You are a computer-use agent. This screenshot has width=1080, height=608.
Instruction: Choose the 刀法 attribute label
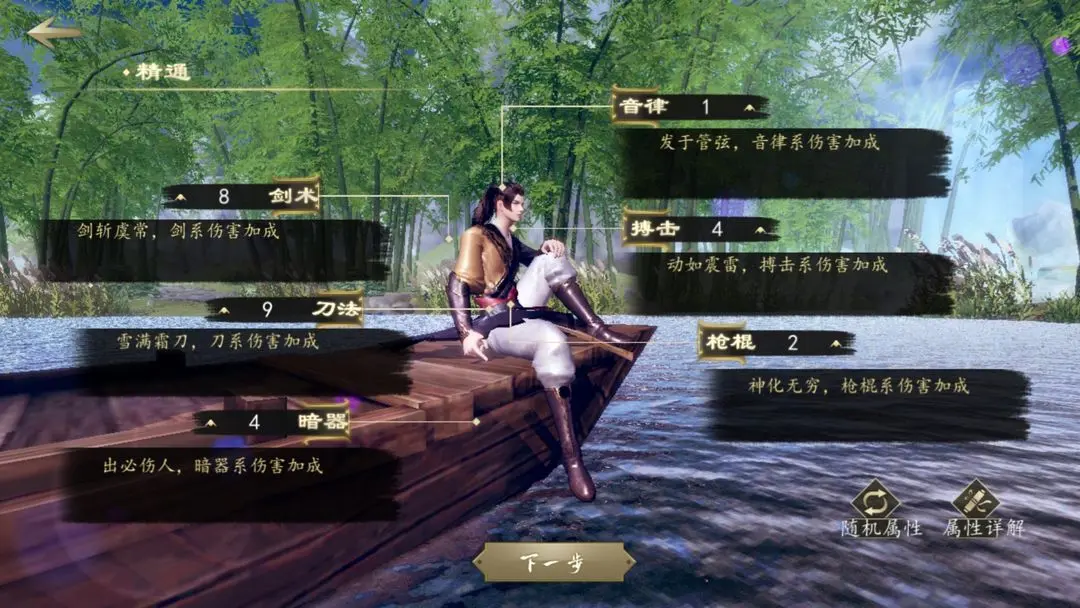tap(335, 310)
